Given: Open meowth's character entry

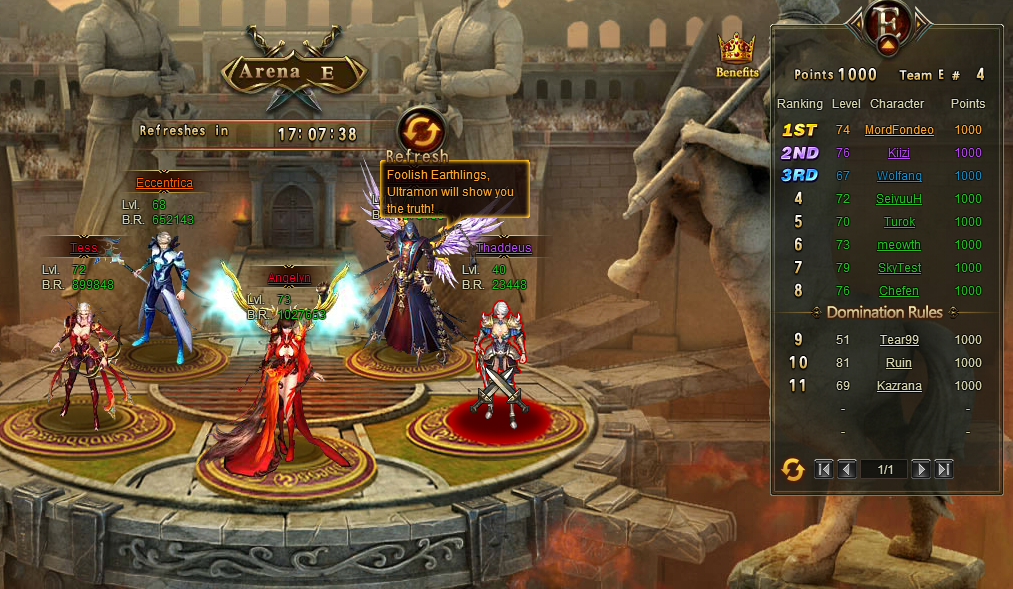Looking at the screenshot, I should click(899, 245).
